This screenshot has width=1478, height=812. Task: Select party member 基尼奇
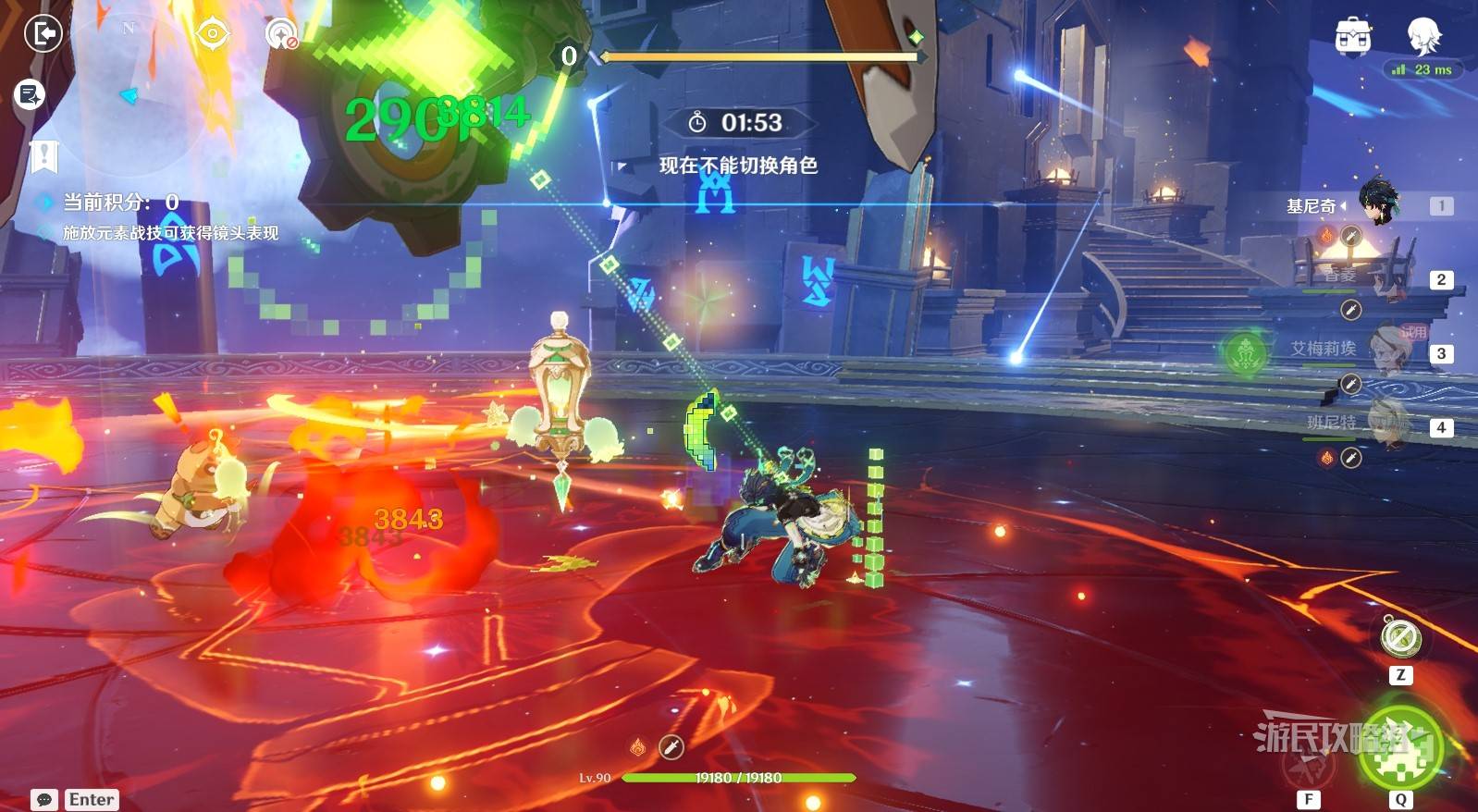pos(1378,203)
